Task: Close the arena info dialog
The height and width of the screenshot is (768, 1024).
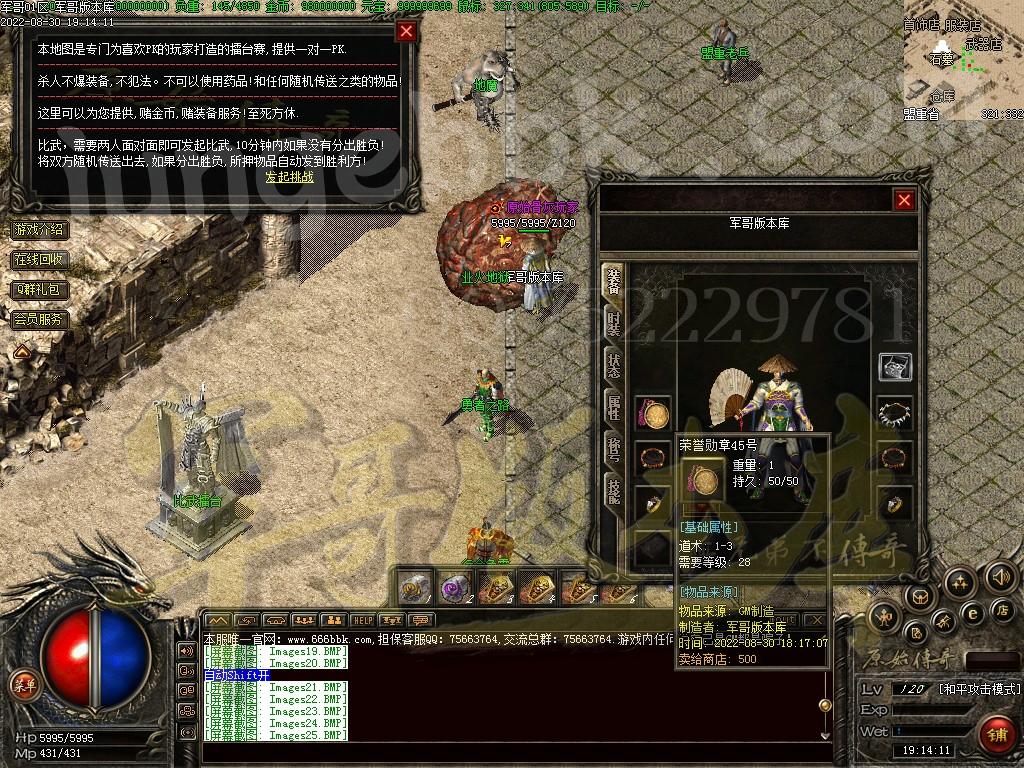Action: coord(406,31)
